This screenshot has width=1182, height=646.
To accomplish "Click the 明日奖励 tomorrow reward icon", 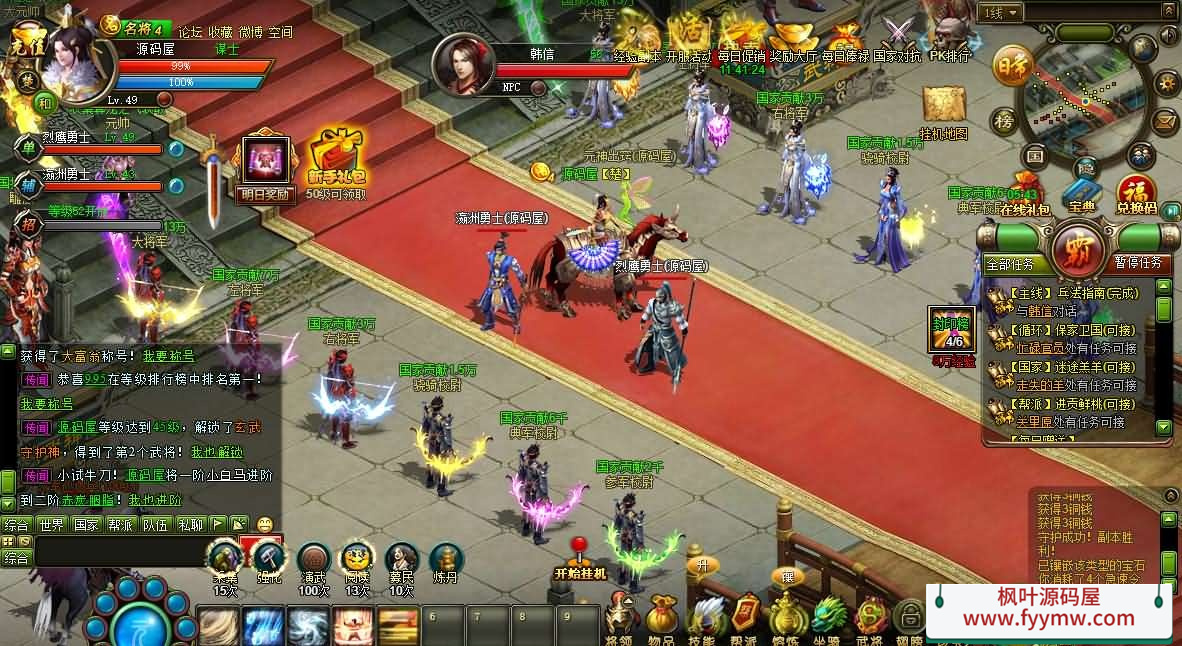I will [266, 164].
